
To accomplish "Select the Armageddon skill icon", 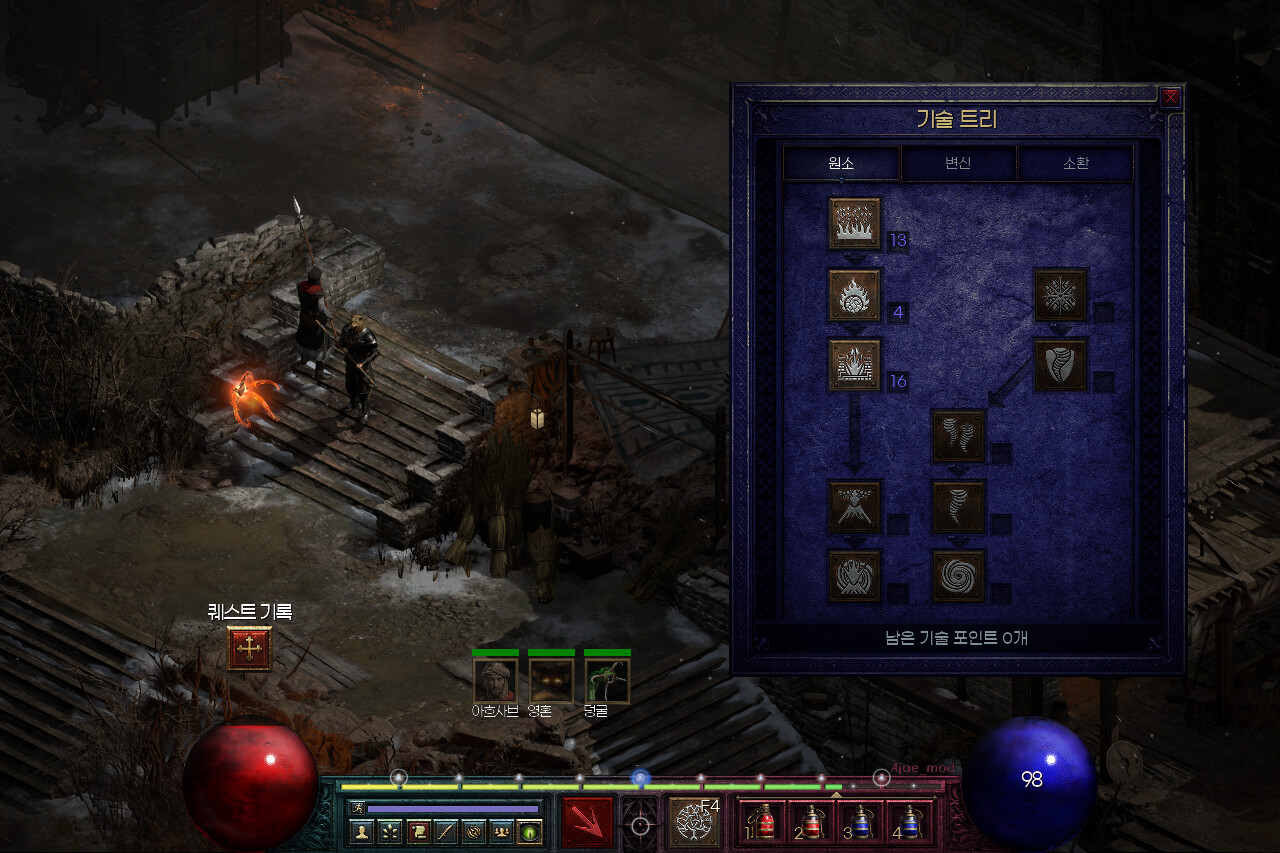I will click(855, 576).
